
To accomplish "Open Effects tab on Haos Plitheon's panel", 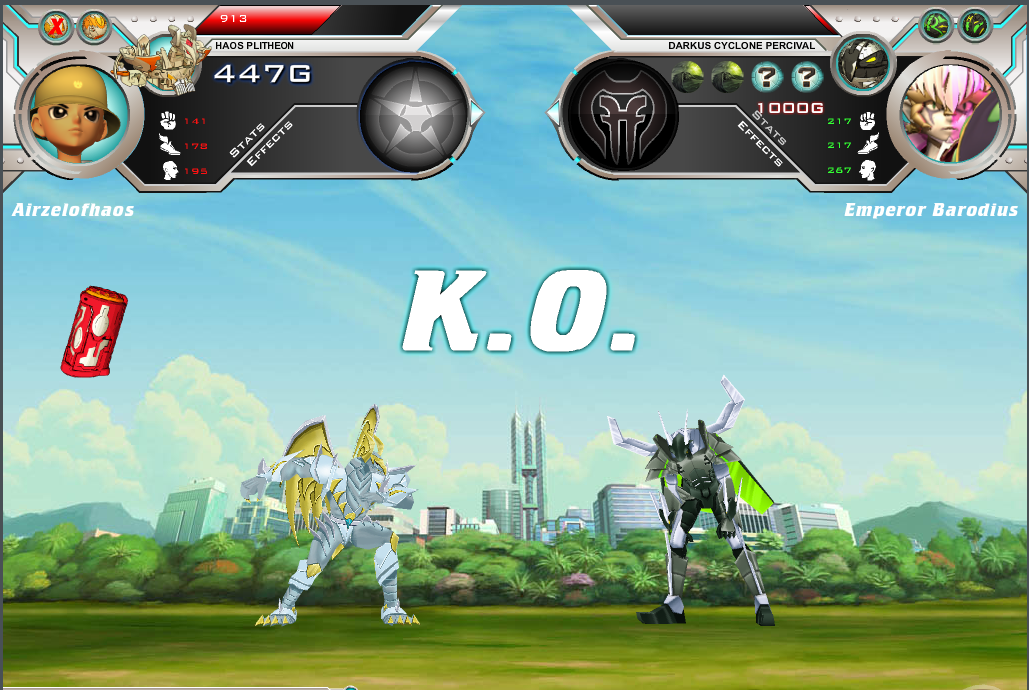I will pos(270,144).
